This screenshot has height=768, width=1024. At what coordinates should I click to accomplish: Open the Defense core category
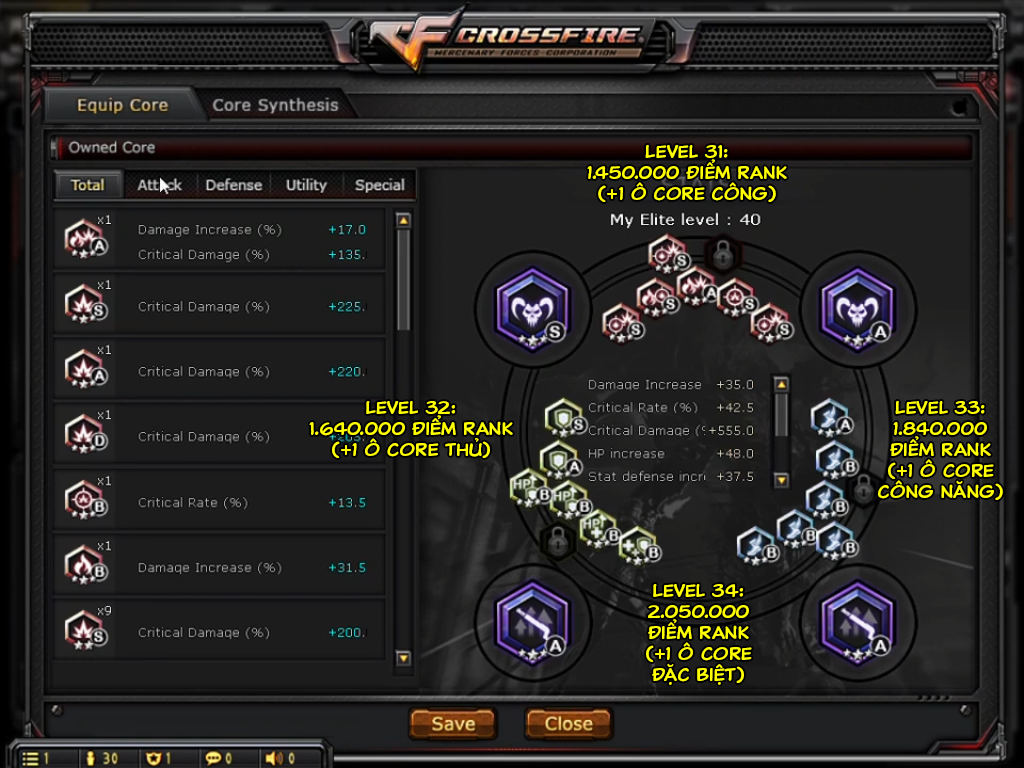[233, 185]
